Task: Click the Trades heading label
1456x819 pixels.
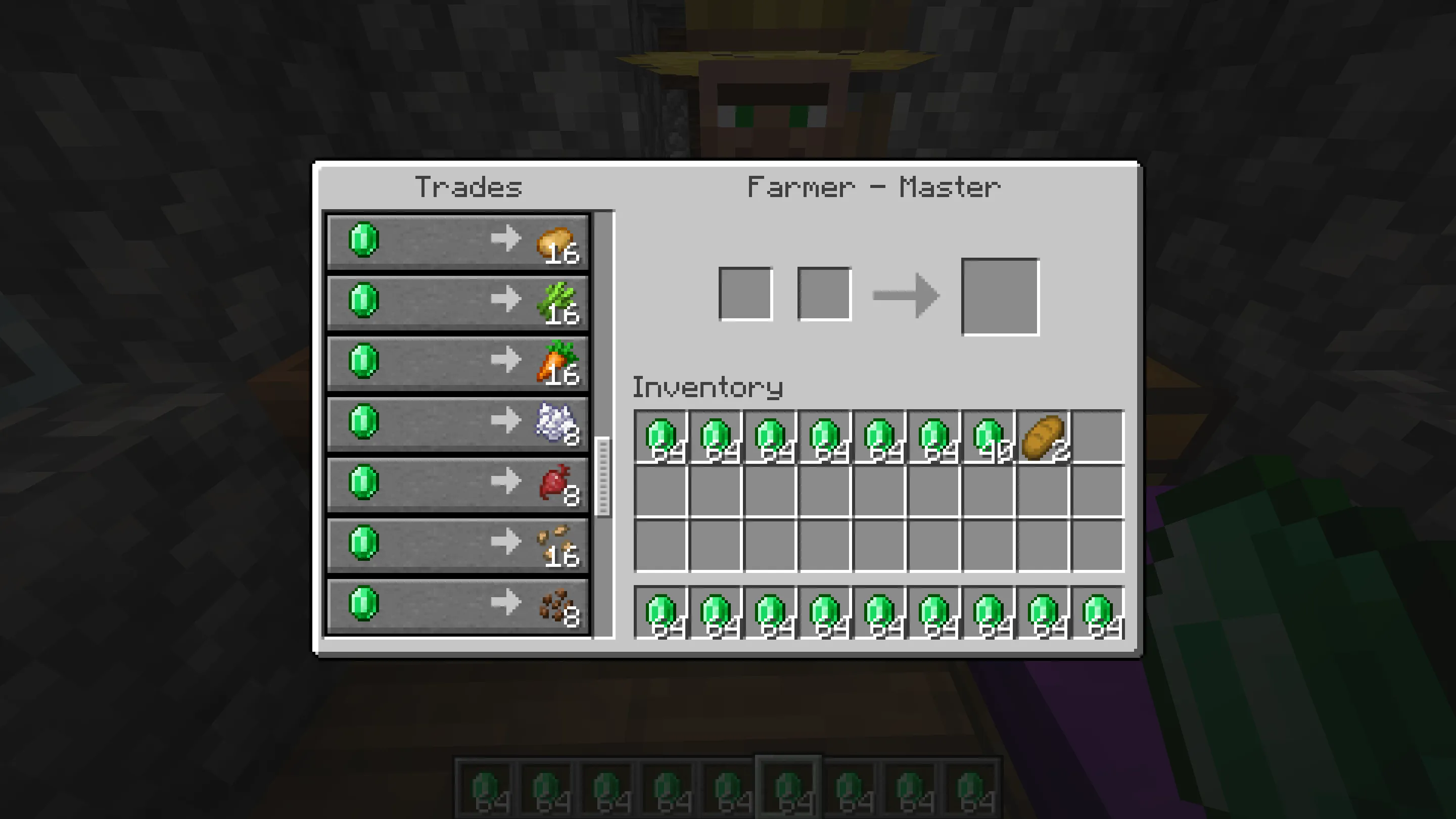Action: [468, 186]
